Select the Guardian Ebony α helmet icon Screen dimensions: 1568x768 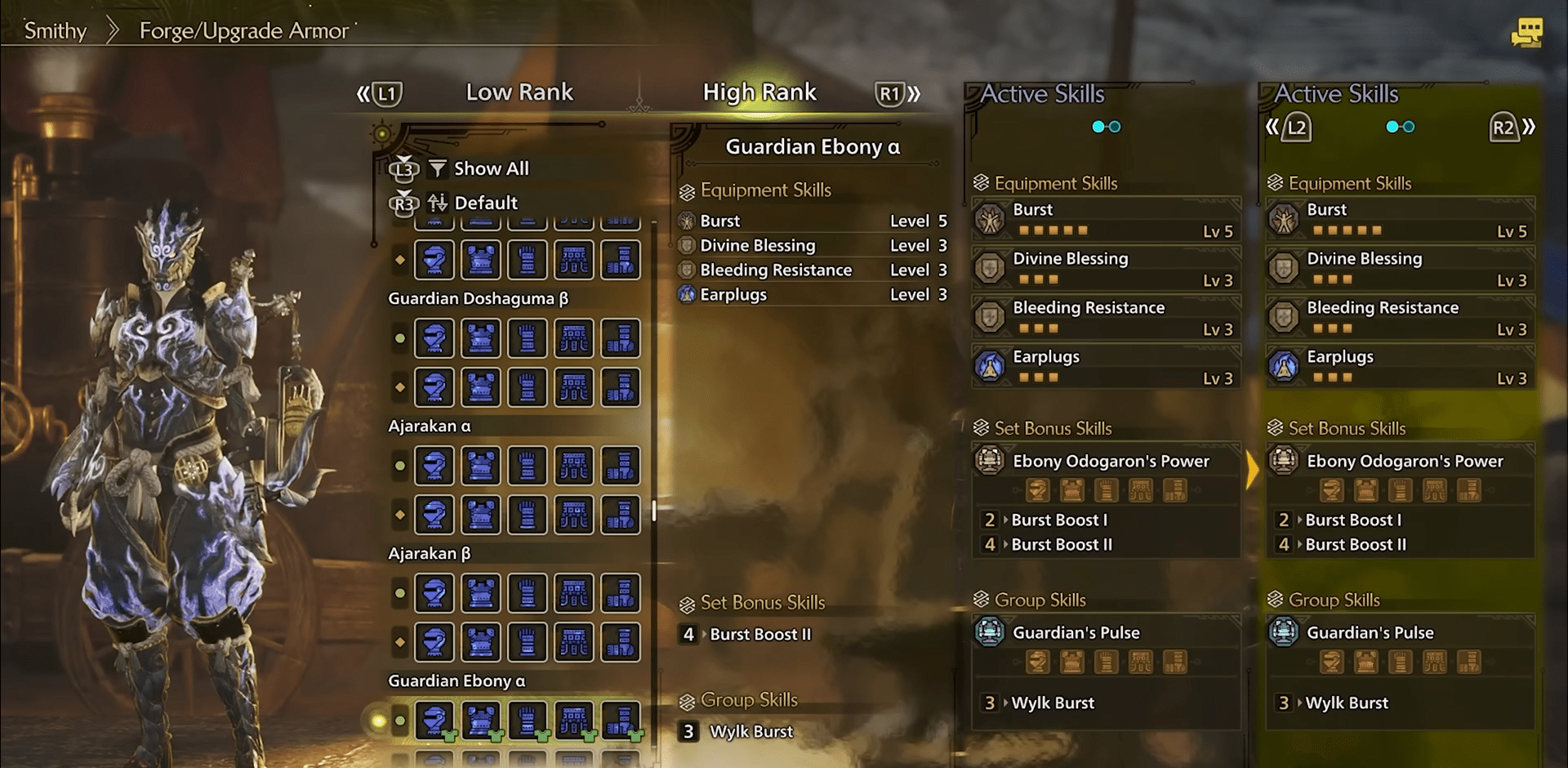(x=434, y=720)
